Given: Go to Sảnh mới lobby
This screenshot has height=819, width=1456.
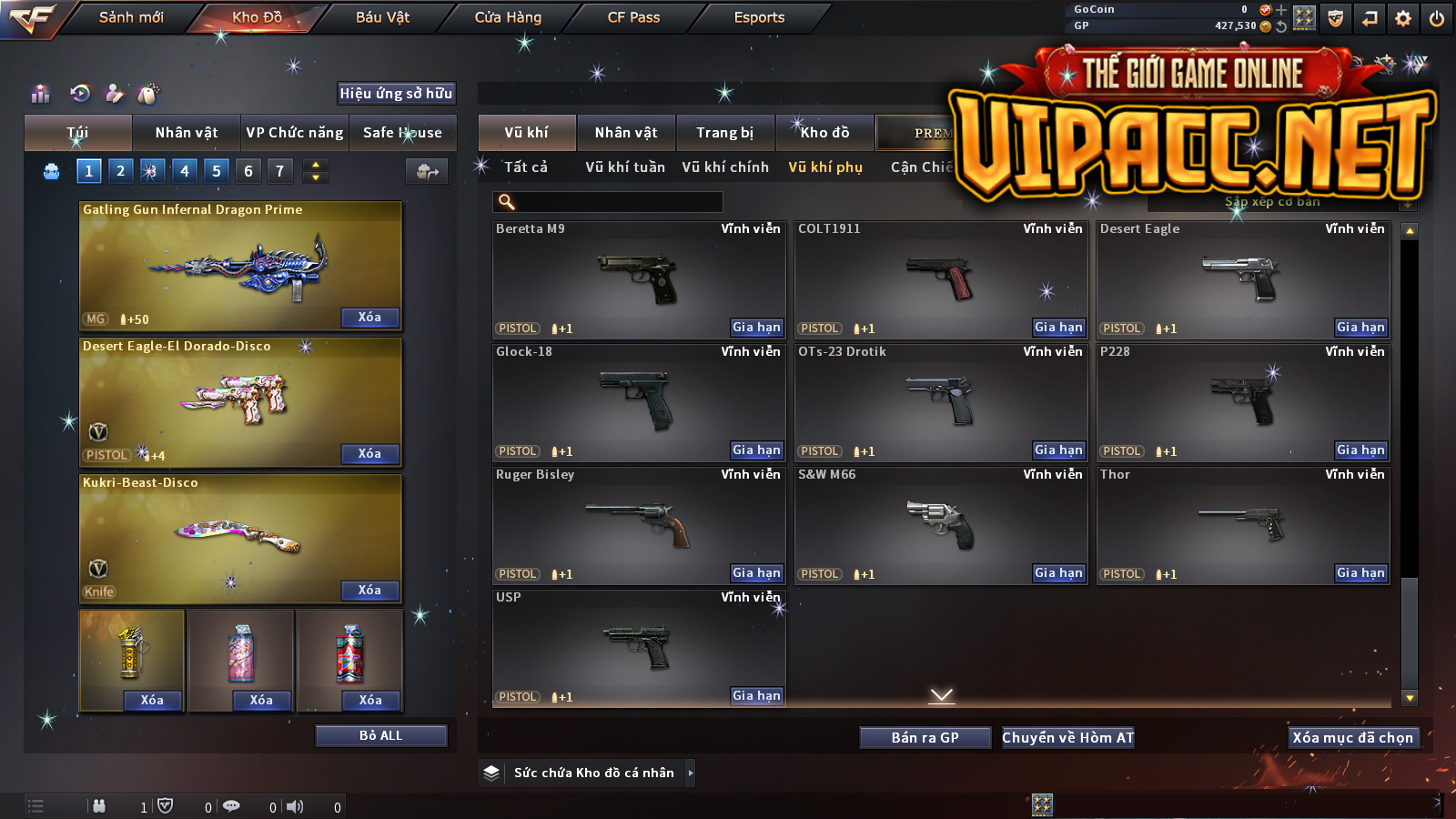Looking at the screenshot, I should 131,17.
